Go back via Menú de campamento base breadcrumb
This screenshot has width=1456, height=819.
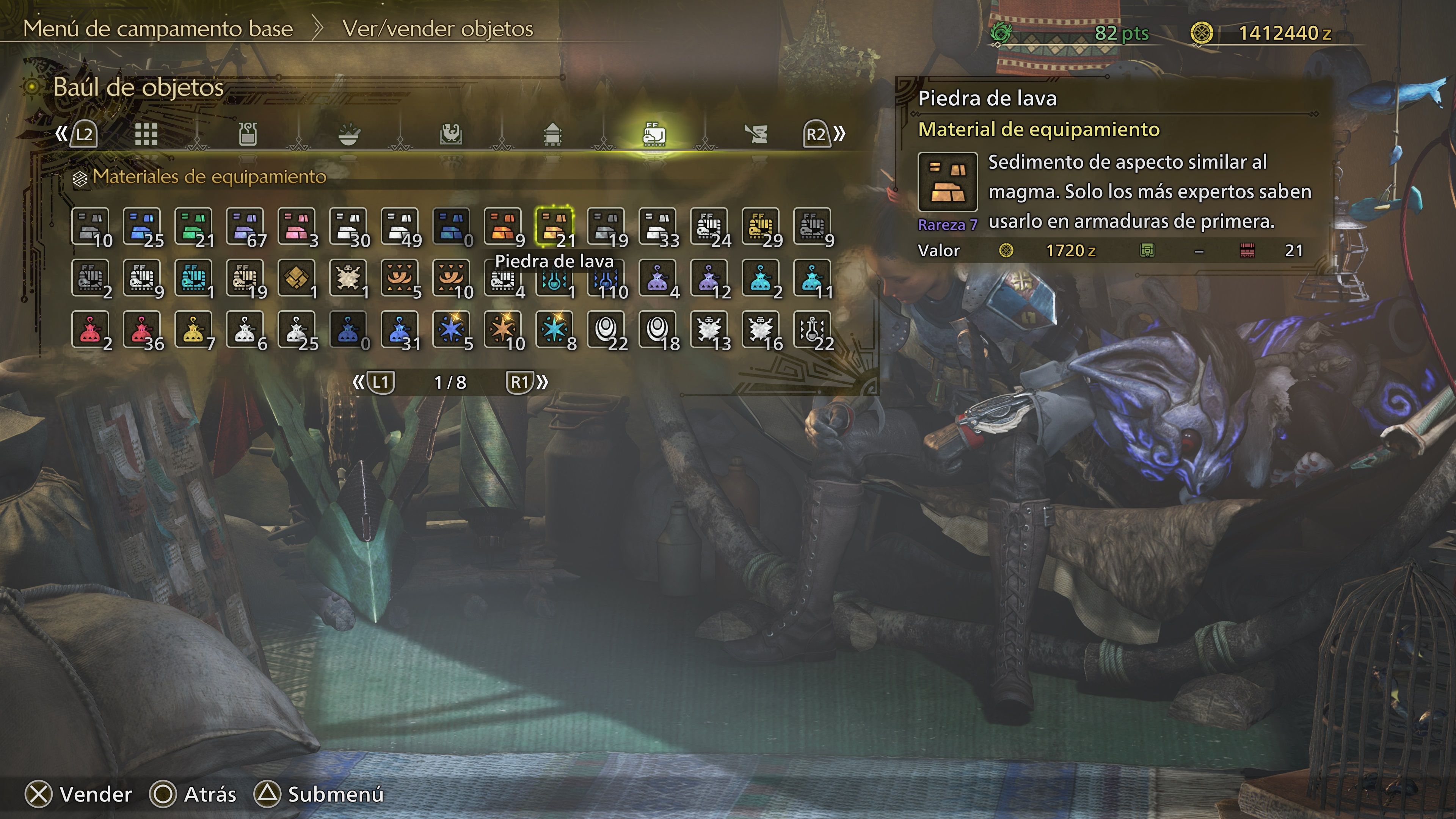click(x=158, y=29)
